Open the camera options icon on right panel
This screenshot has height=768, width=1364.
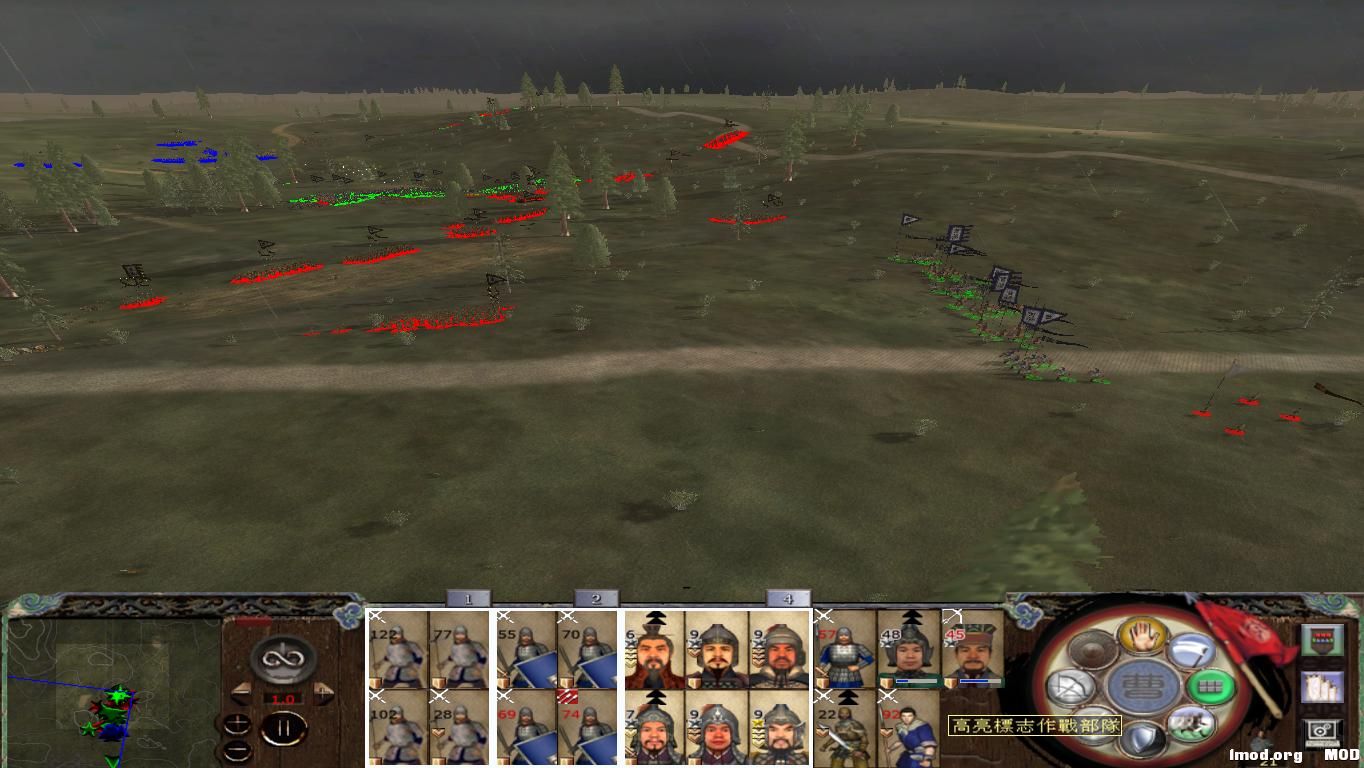(x=1321, y=729)
